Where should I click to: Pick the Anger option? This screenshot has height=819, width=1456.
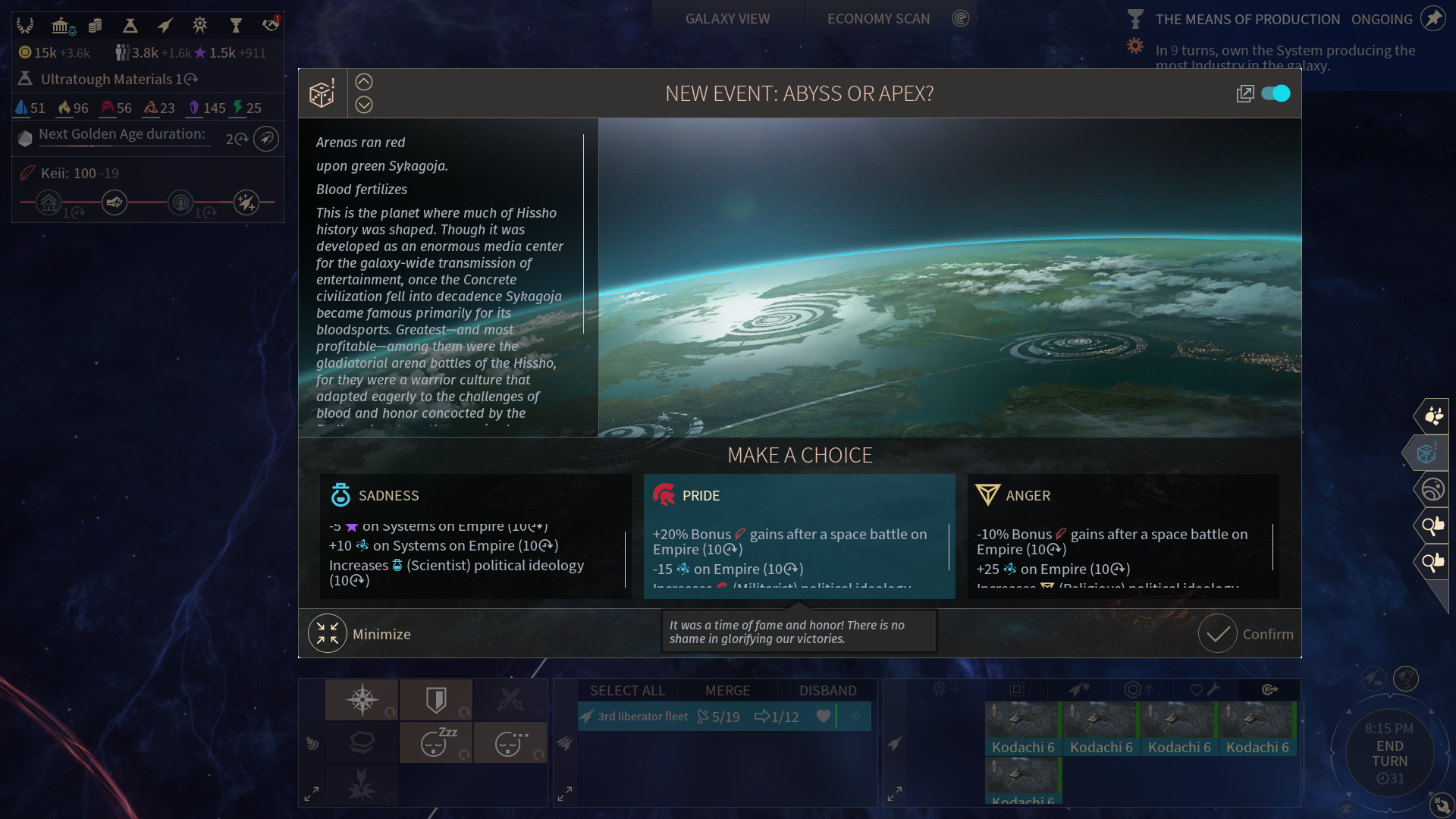click(1122, 535)
